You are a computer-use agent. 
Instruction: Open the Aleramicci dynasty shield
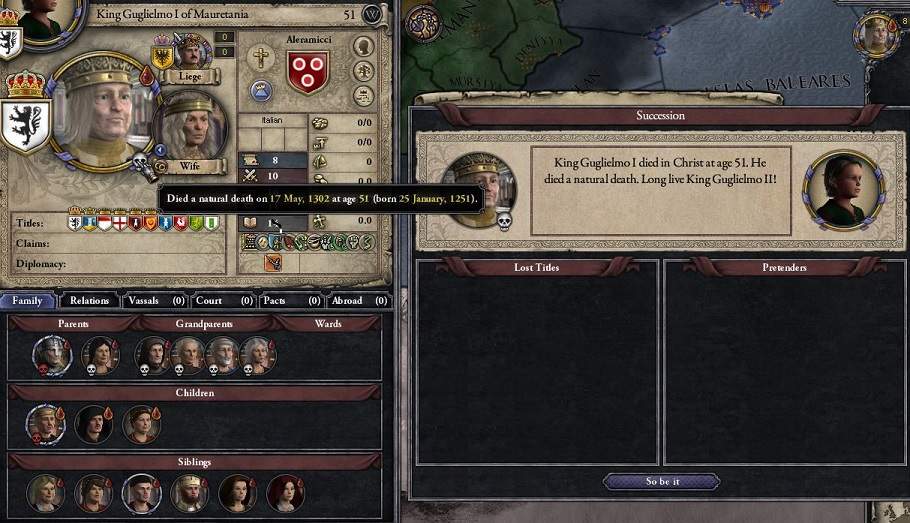click(x=308, y=72)
